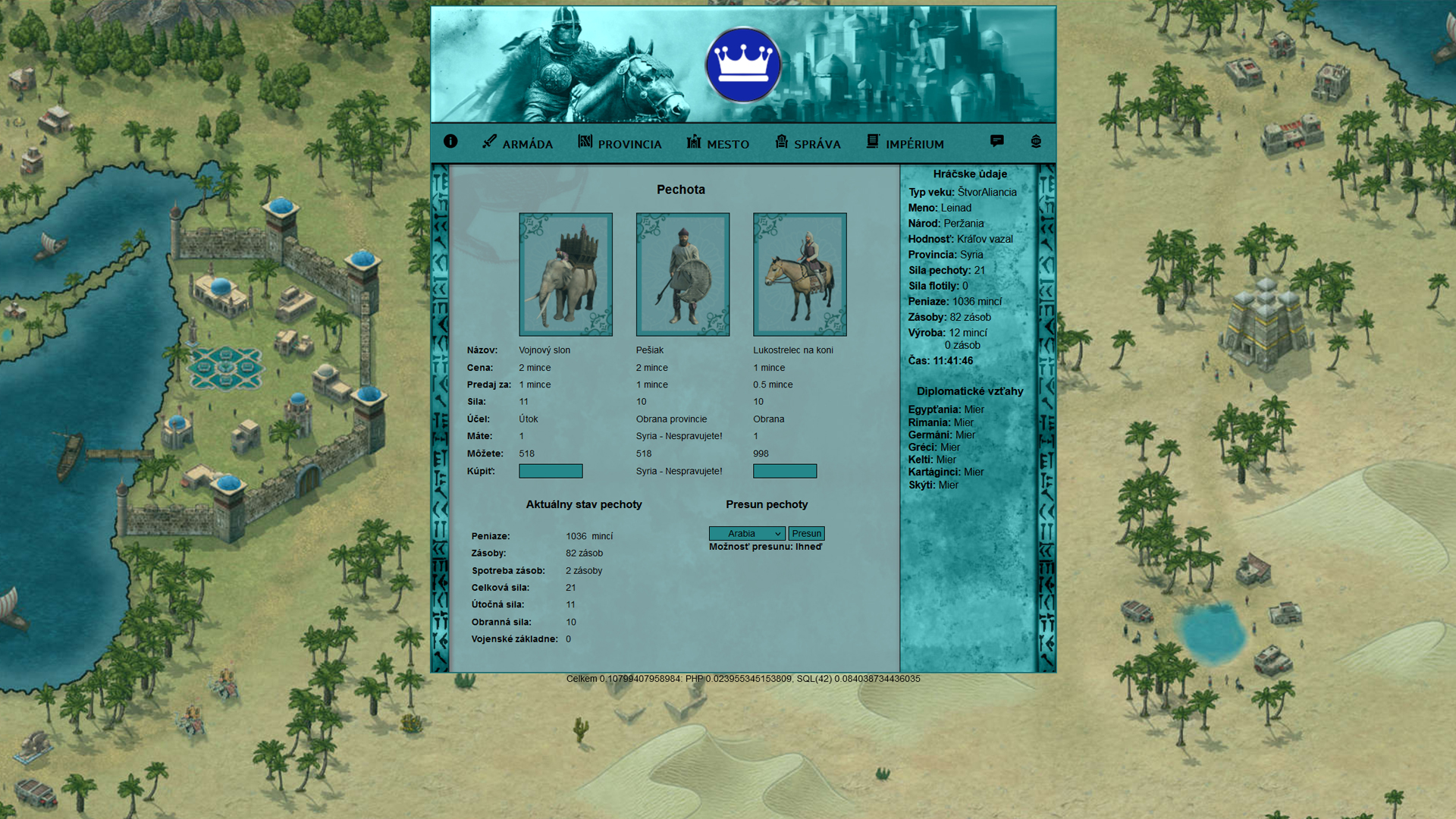Image resolution: width=1456 pixels, height=819 pixels.
Task: Open the Provincia menu
Action: click(620, 143)
